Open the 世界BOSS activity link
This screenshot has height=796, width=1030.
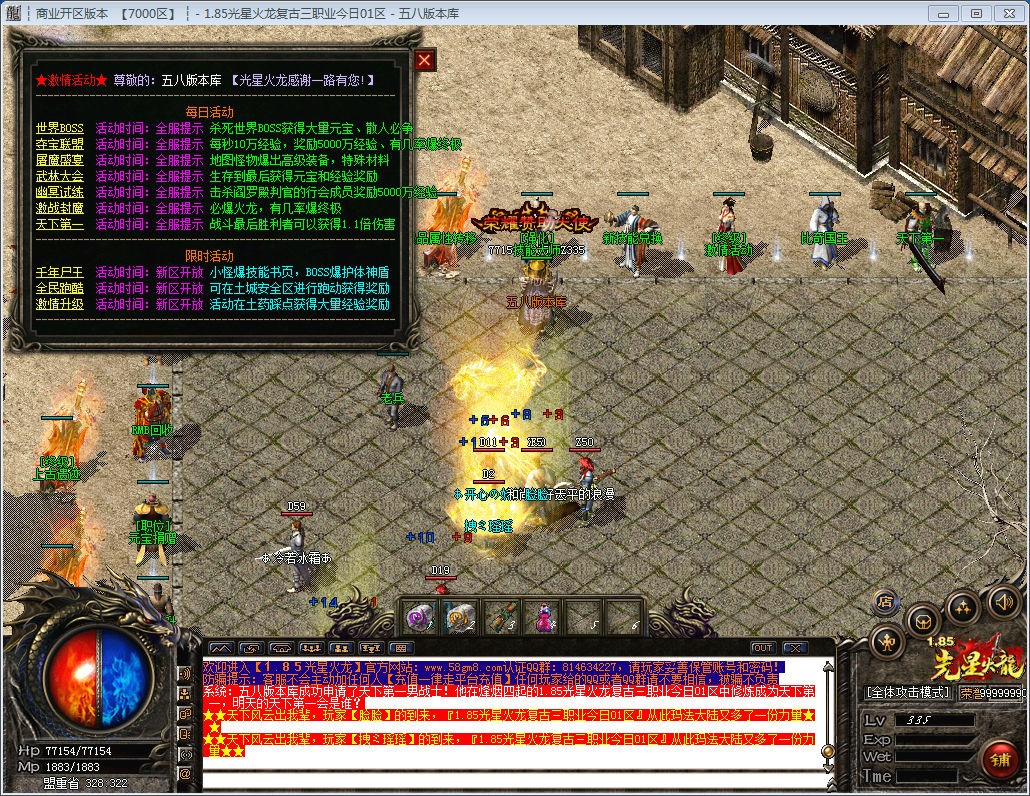(60, 128)
